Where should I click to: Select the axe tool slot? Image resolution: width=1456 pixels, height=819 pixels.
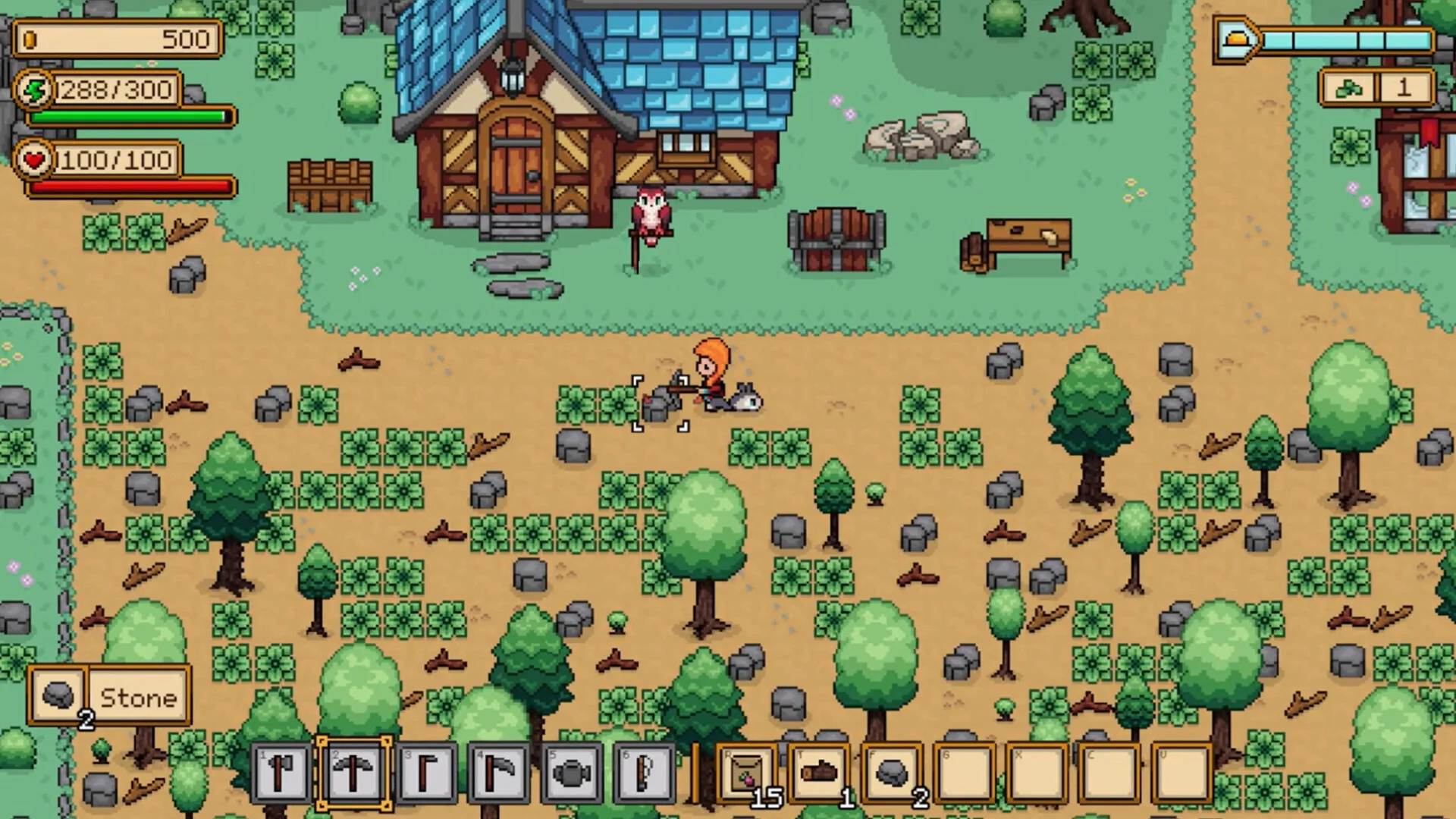281,773
